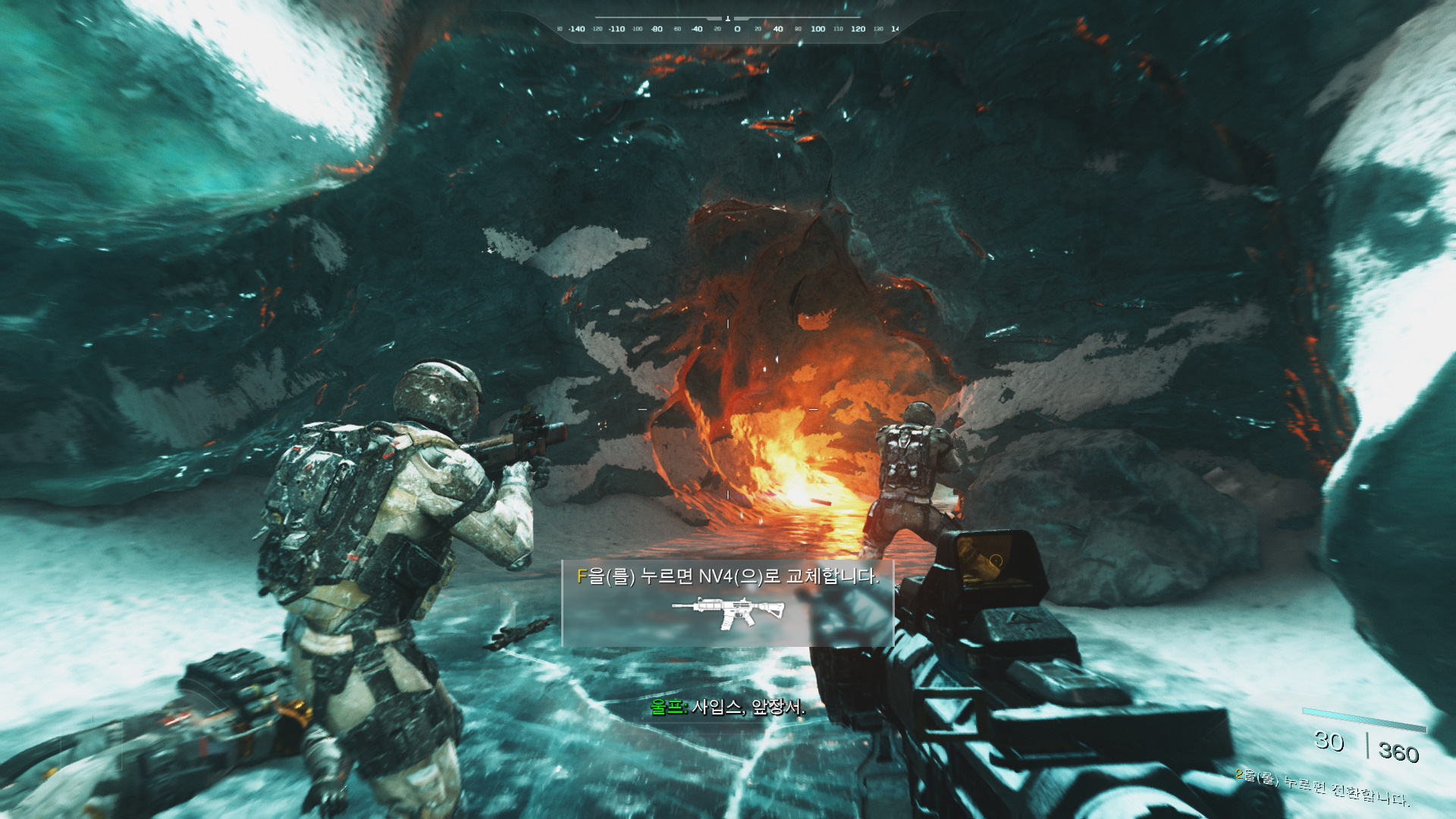Screen dimensions: 1456x819
Task: Select the compass heading strip
Action: (727, 28)
